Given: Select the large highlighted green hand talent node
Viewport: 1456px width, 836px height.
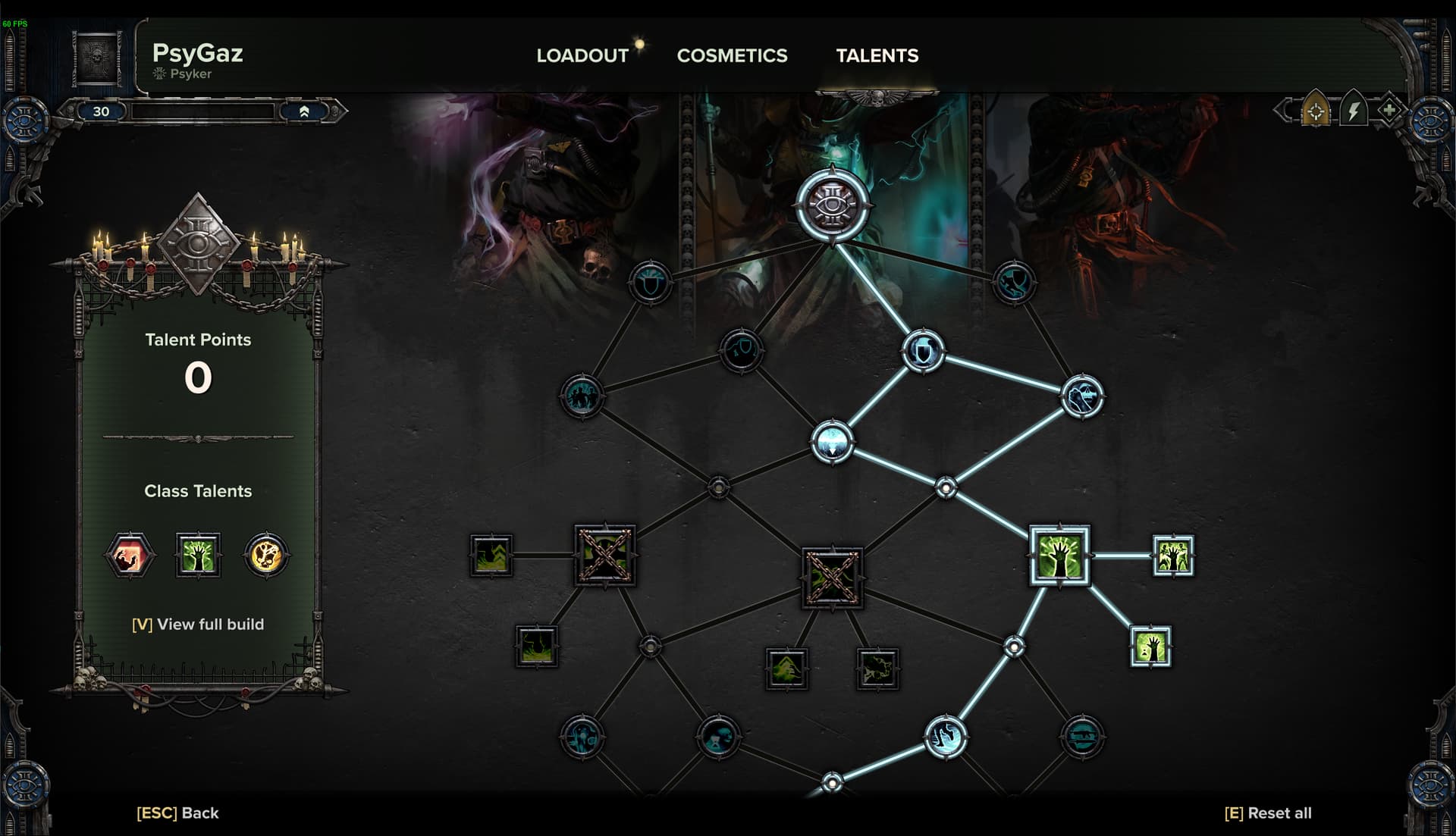Looking at the screenshot, I should (x=1059, y=556).
